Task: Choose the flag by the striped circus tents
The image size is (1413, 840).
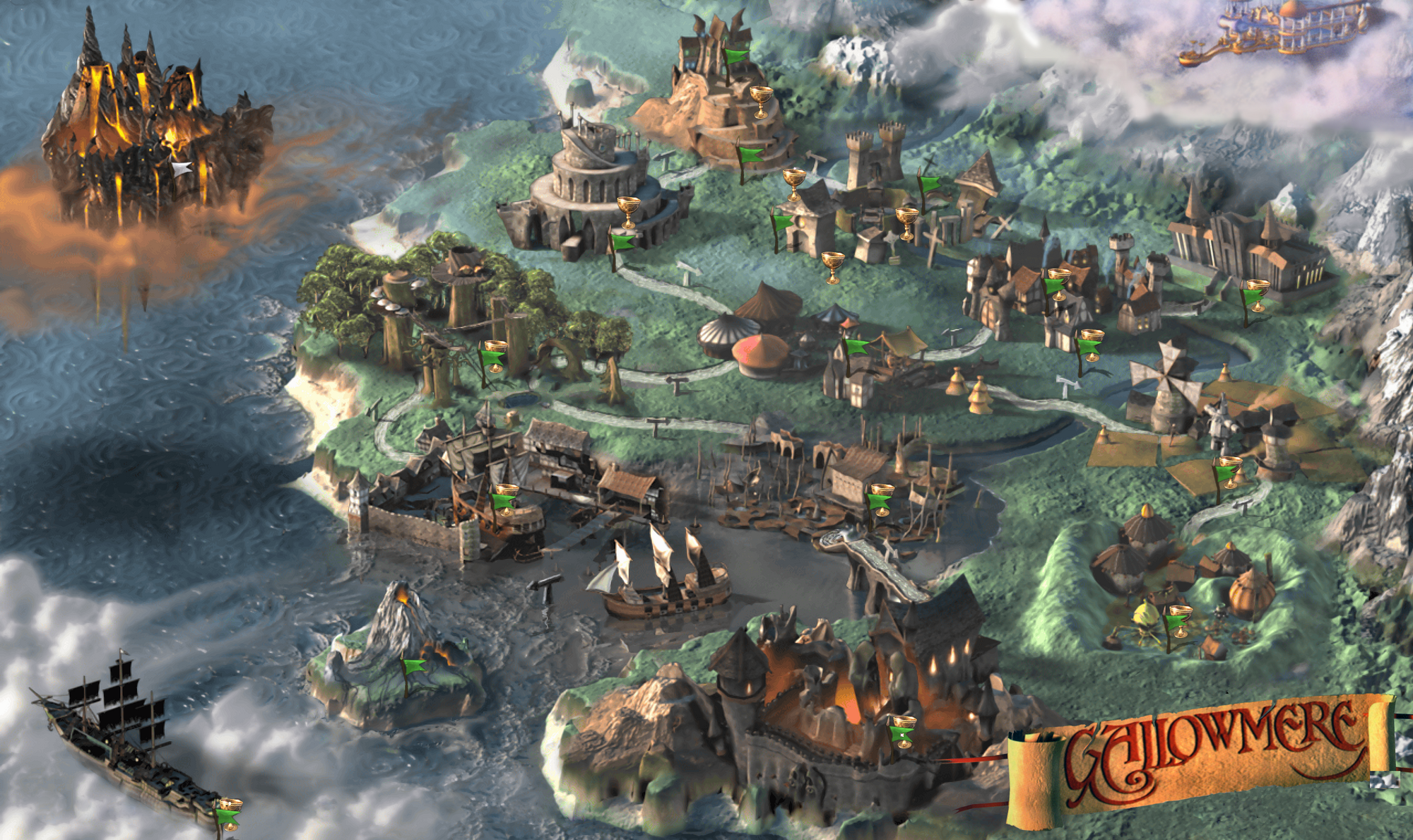Action: (856, 347)
